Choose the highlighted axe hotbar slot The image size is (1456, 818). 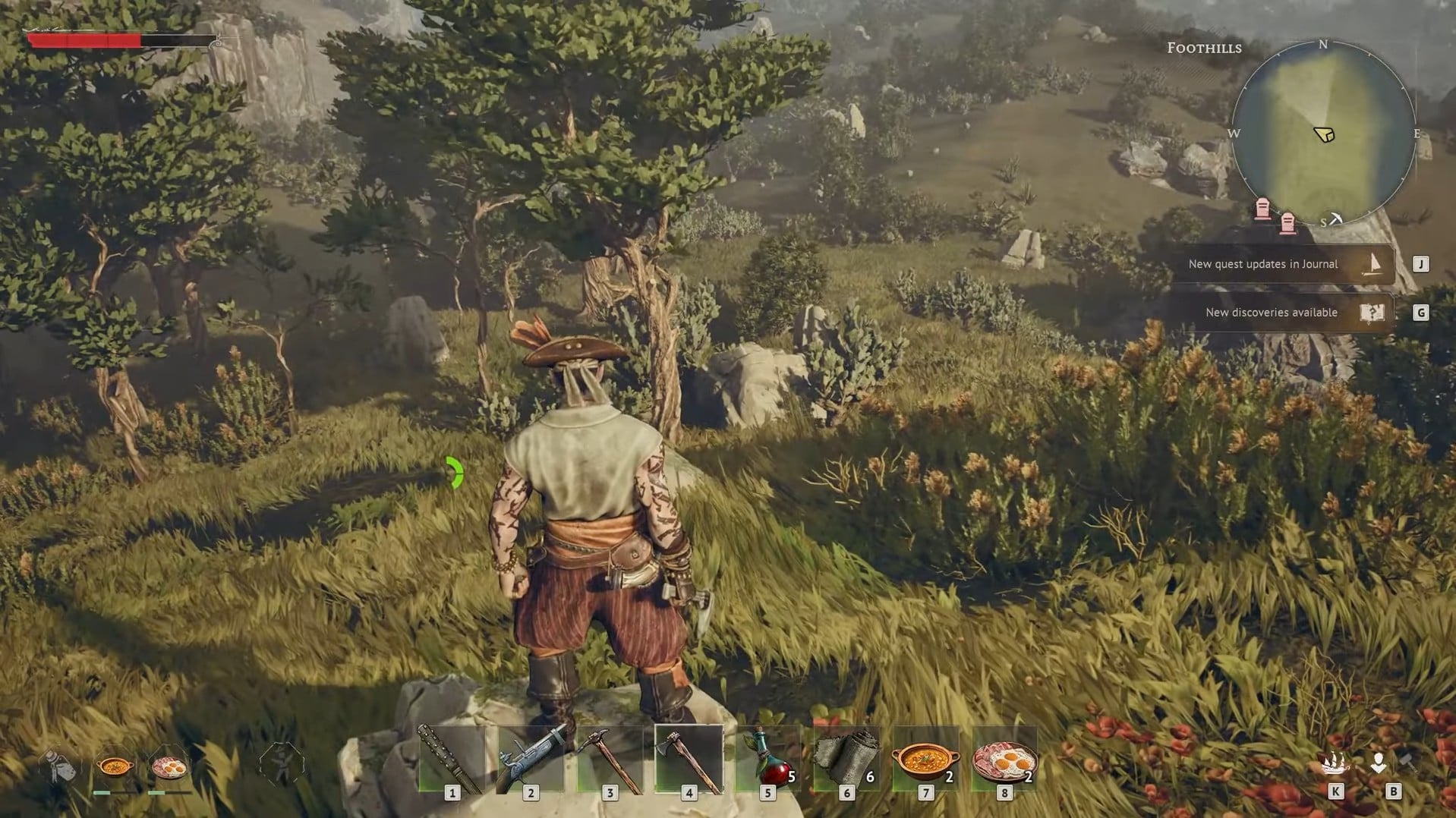point(689,760)
